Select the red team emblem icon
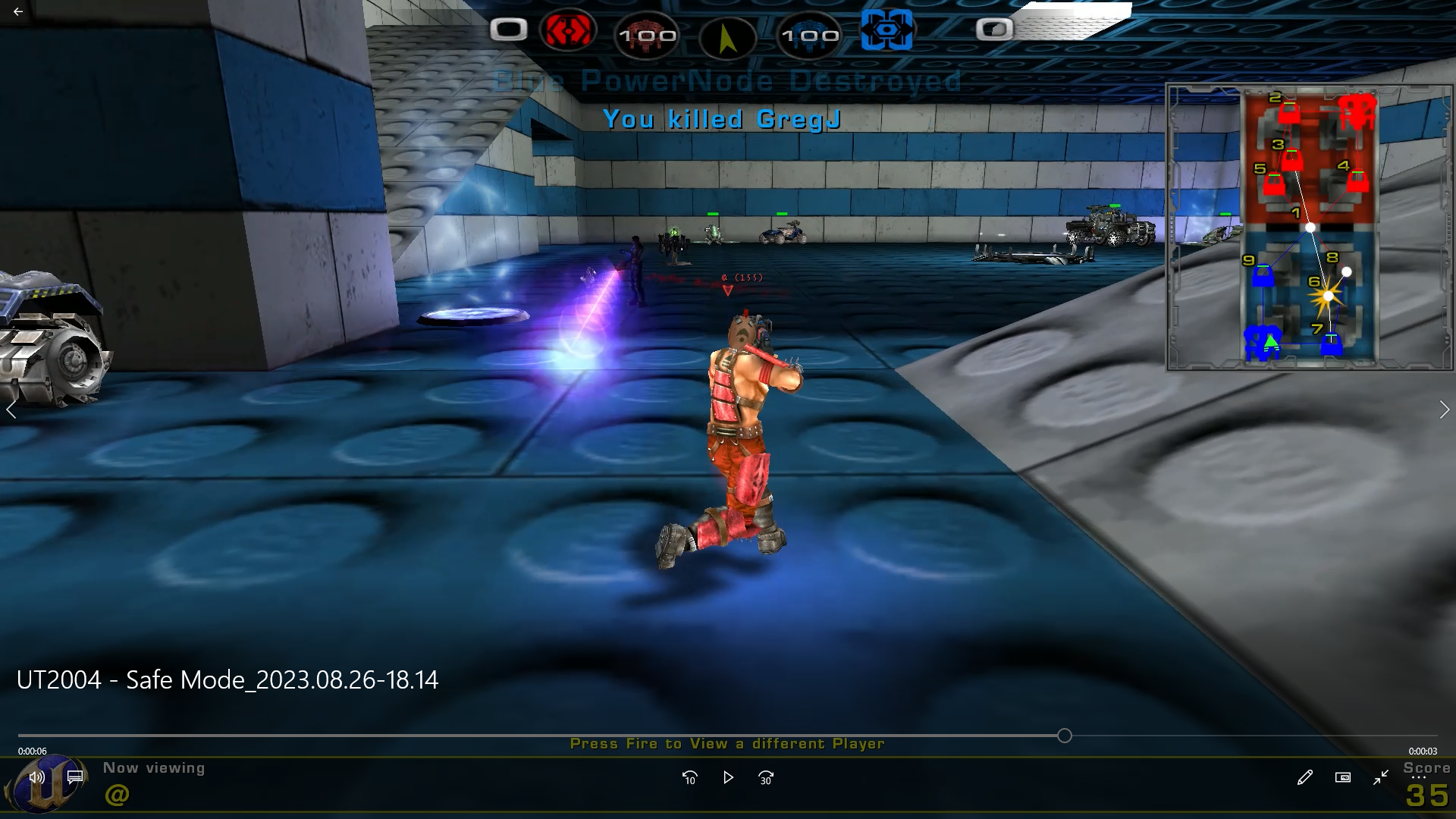Screen dimensions: 1456x819 click(568, 31)
